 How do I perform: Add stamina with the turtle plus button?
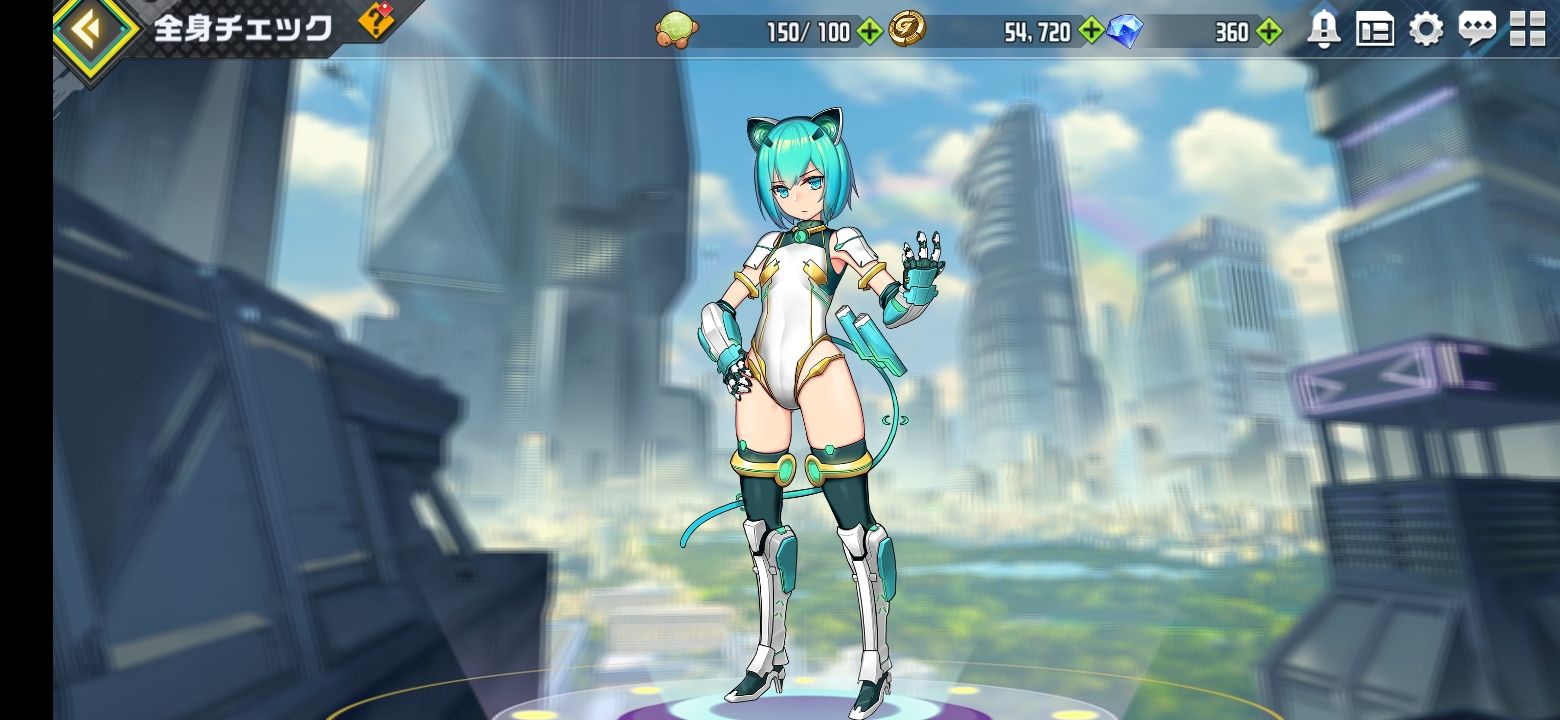pos(870,32)
